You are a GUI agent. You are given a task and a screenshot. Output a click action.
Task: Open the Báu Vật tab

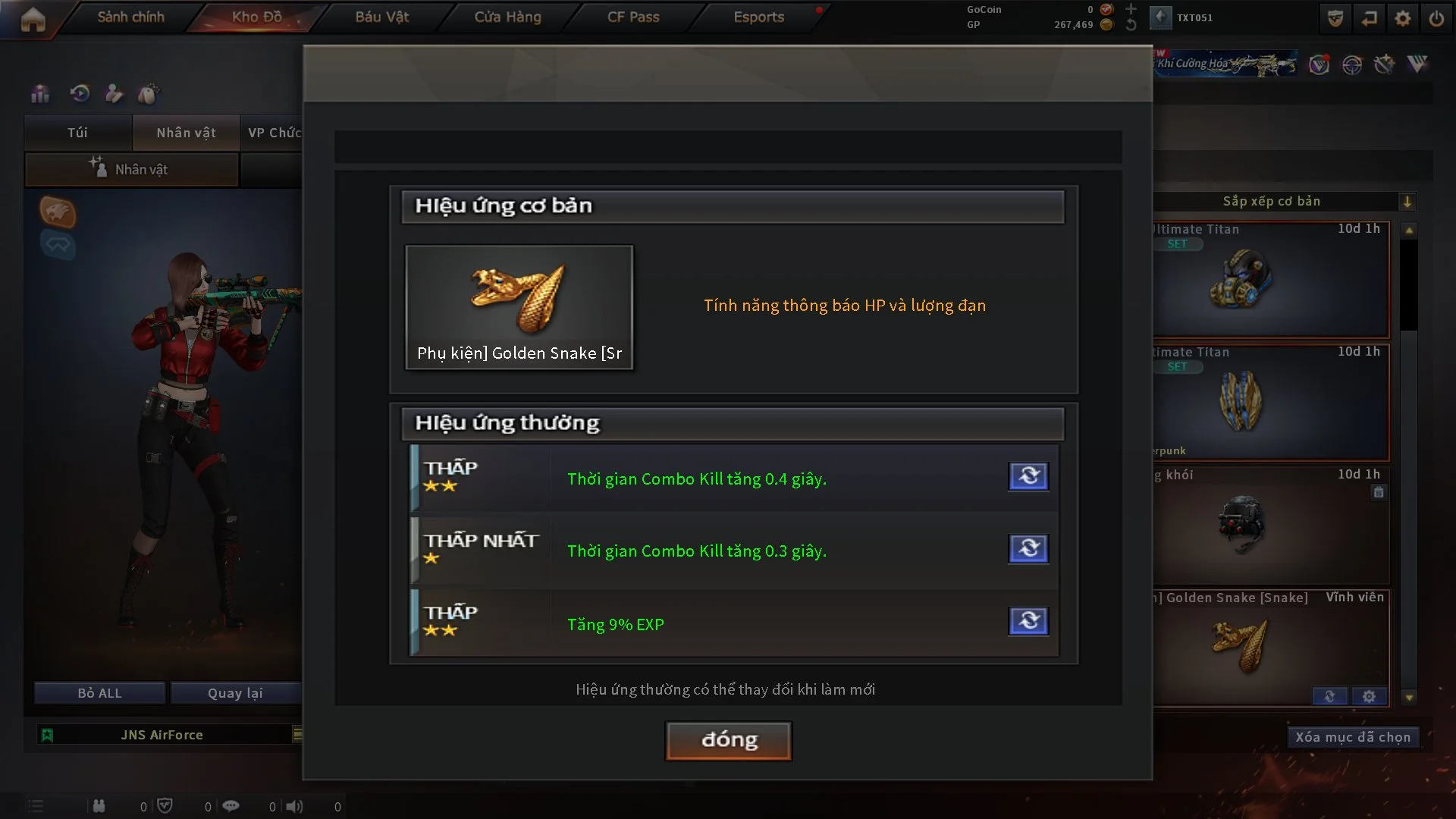[381, 17]
